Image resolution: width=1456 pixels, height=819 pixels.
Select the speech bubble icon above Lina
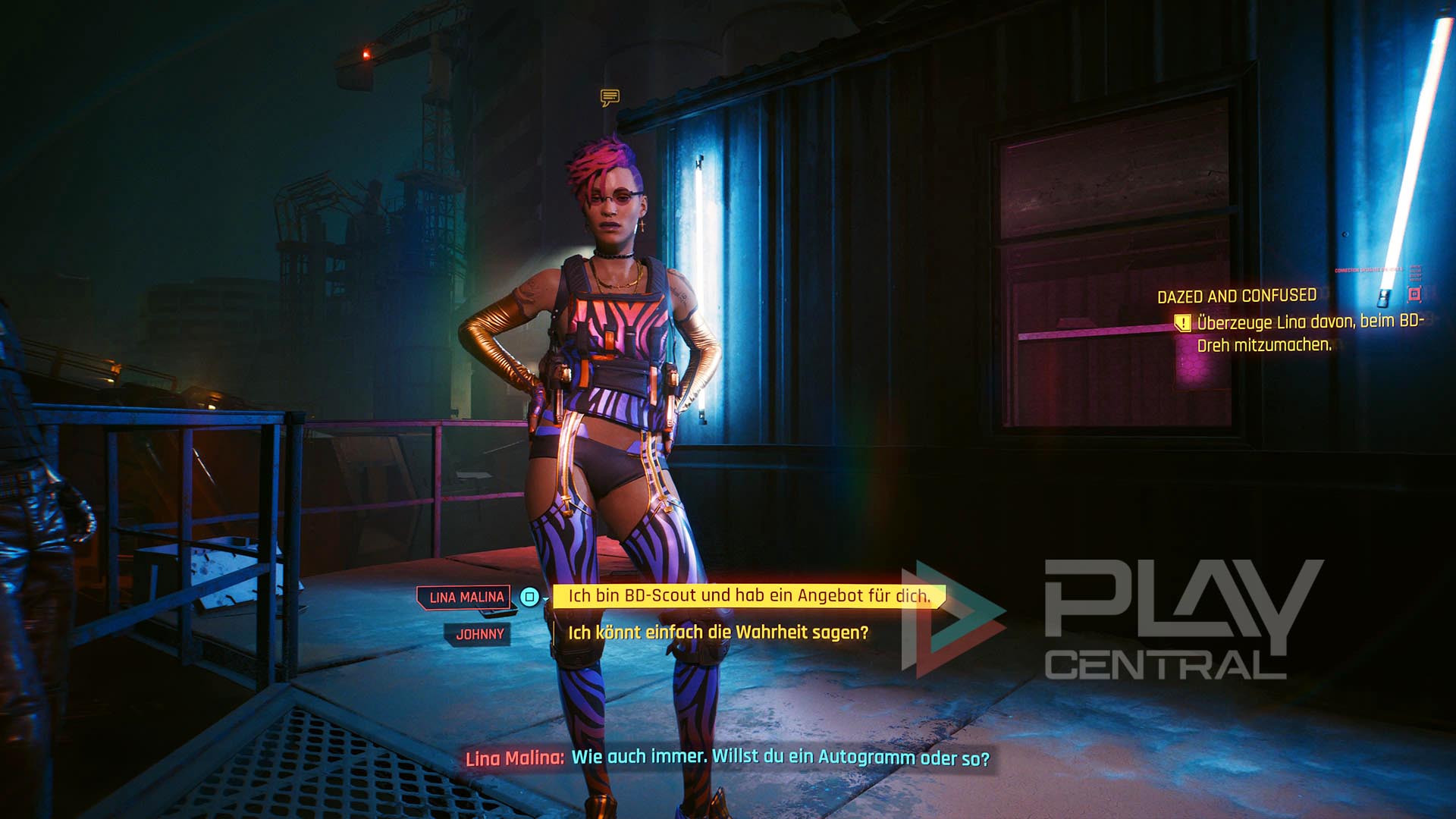pos(610,97)
